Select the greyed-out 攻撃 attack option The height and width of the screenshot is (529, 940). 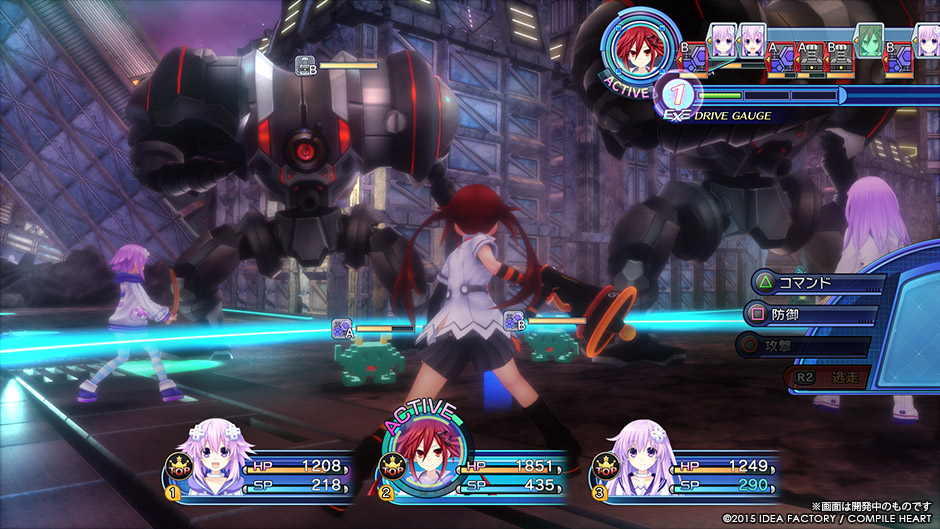point(810,346)
